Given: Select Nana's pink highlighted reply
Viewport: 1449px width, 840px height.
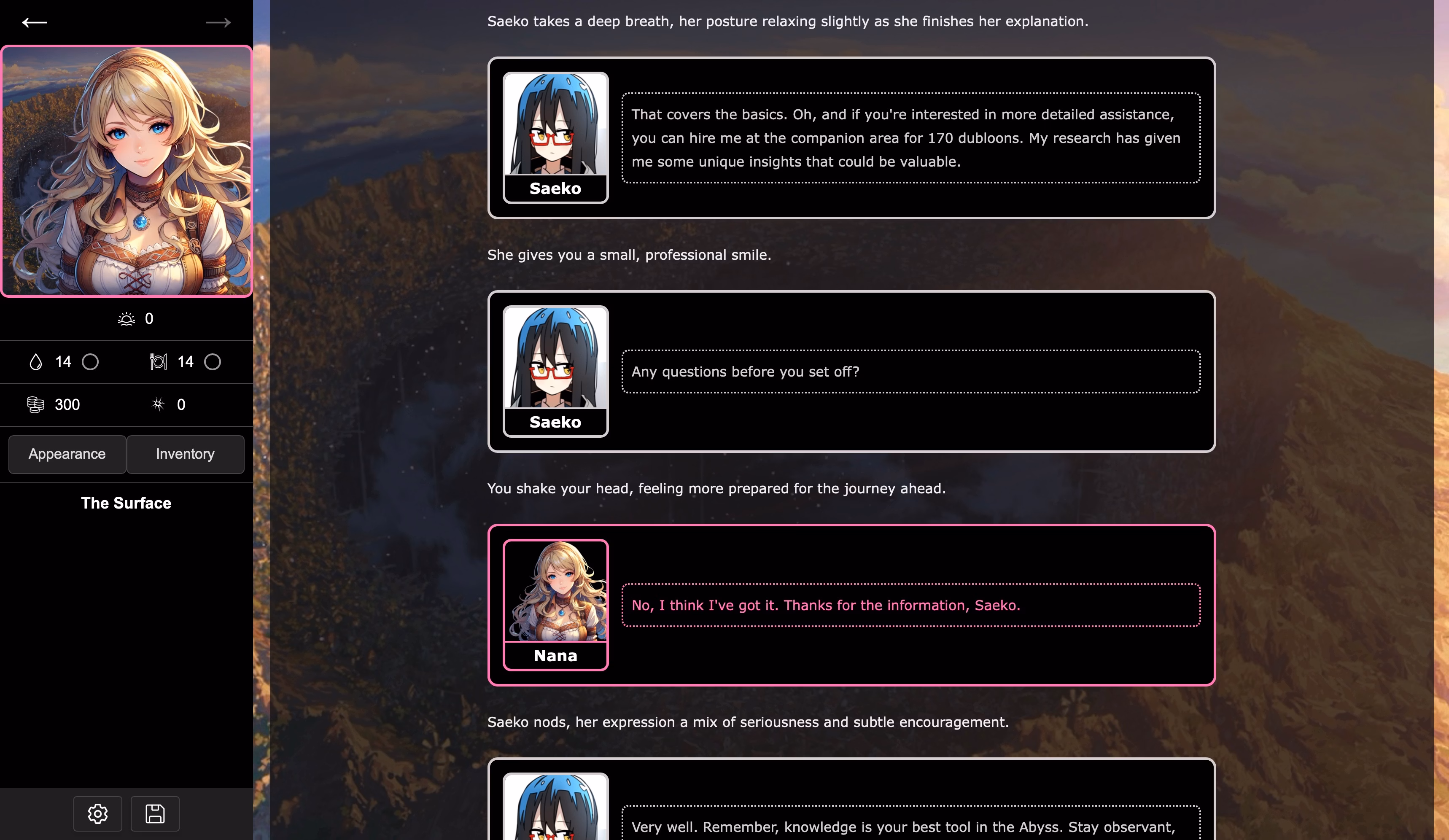Looking at the screenshot, I should (x=825, y=605).
